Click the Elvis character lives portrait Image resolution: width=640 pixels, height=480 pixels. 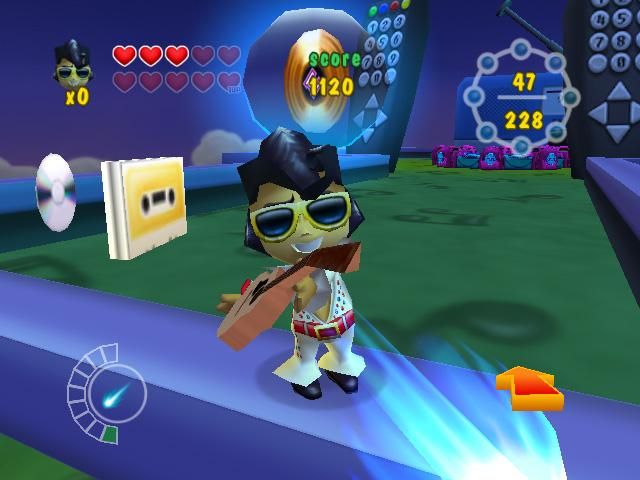(x=72, y=66)
